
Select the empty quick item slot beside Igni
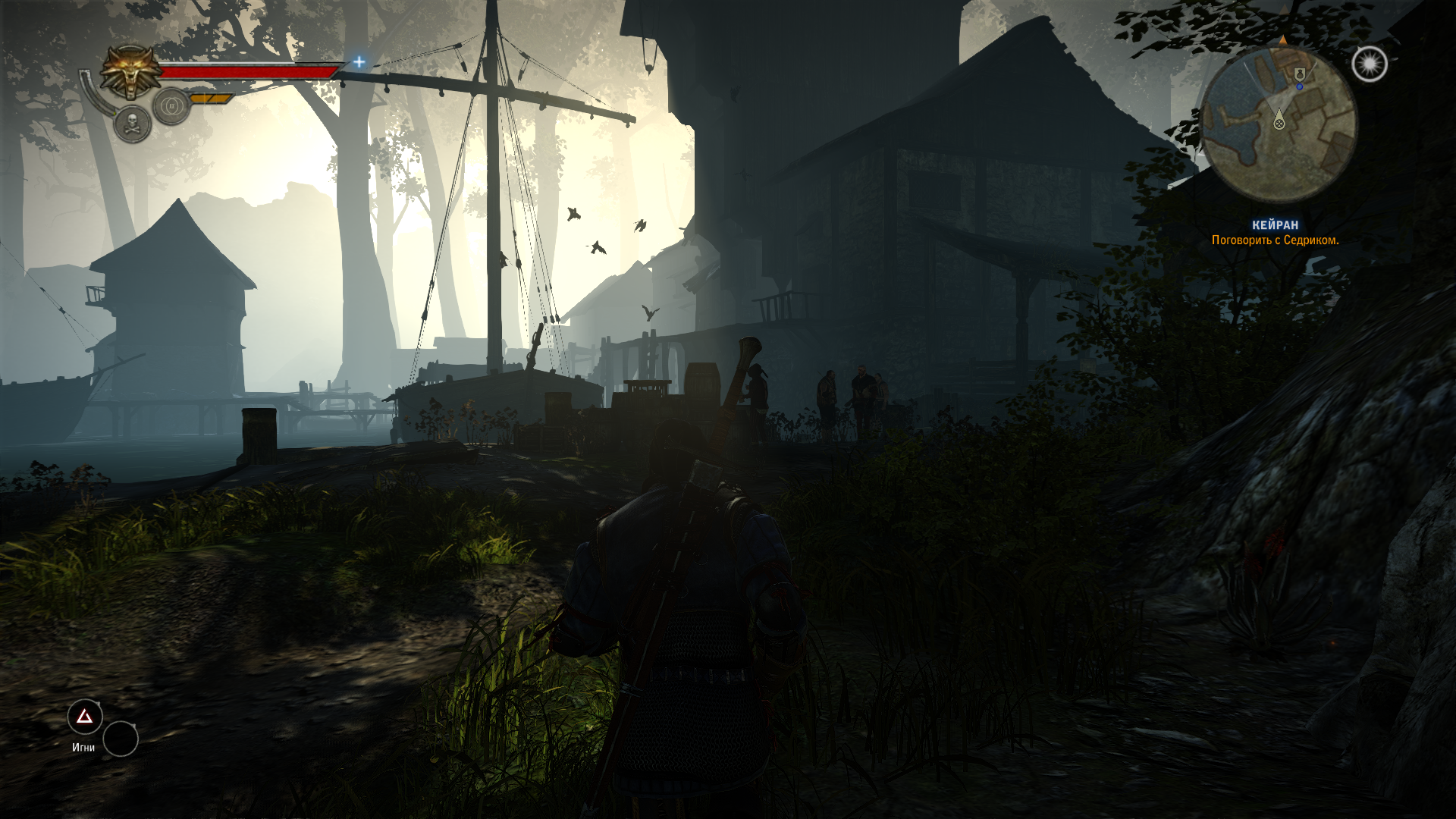pyautogui.click(x=121, y=739)
